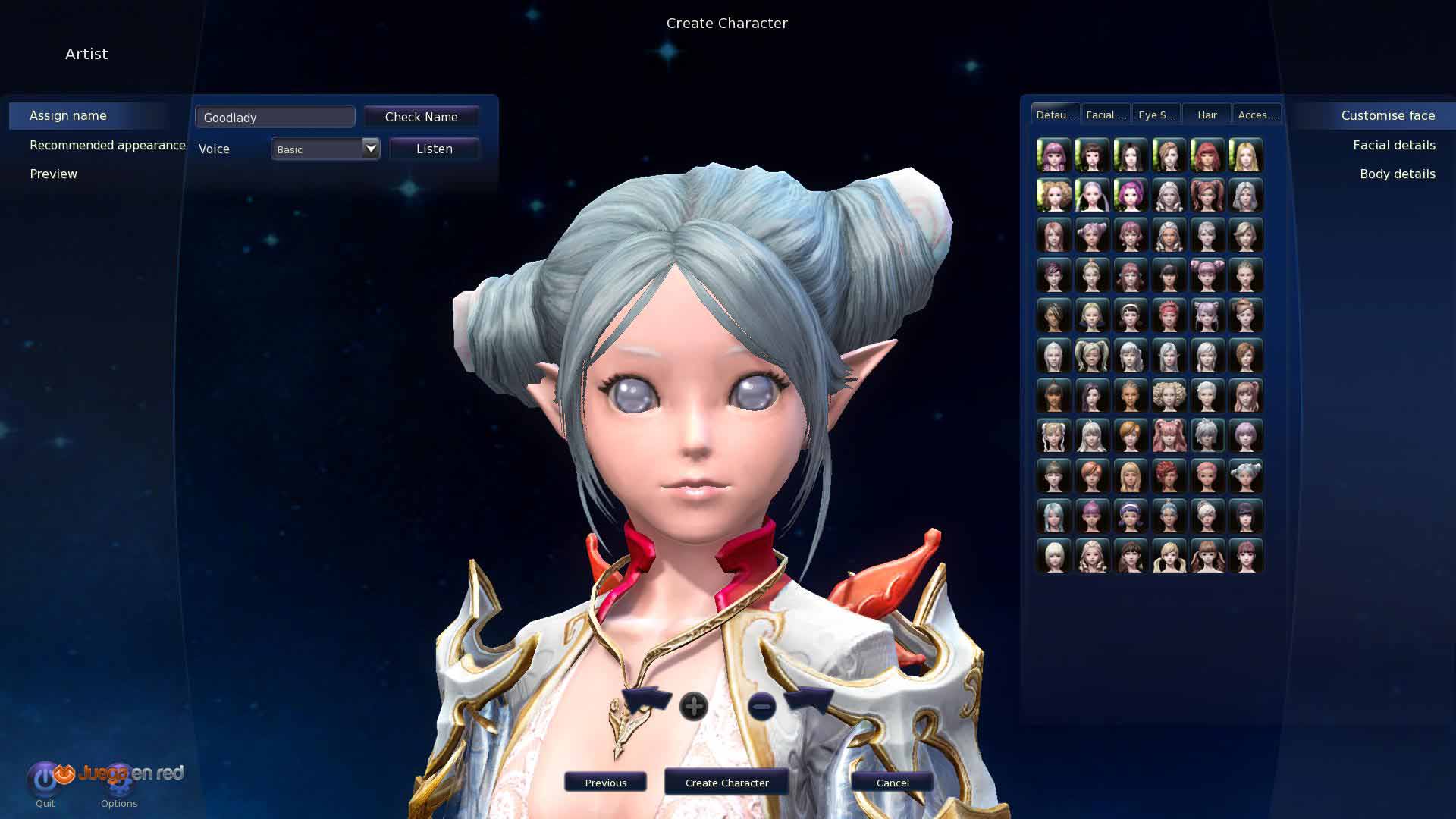
Task: Select Customise face option
Action: point(1388,115)
